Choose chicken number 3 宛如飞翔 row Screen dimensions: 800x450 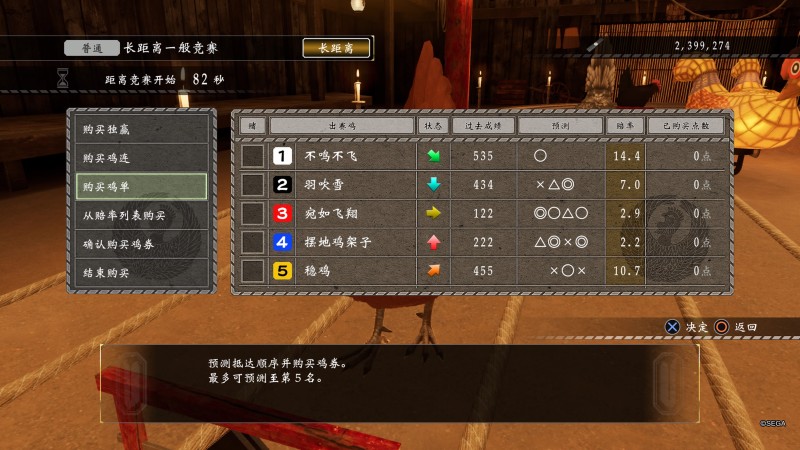coord(341,213)
